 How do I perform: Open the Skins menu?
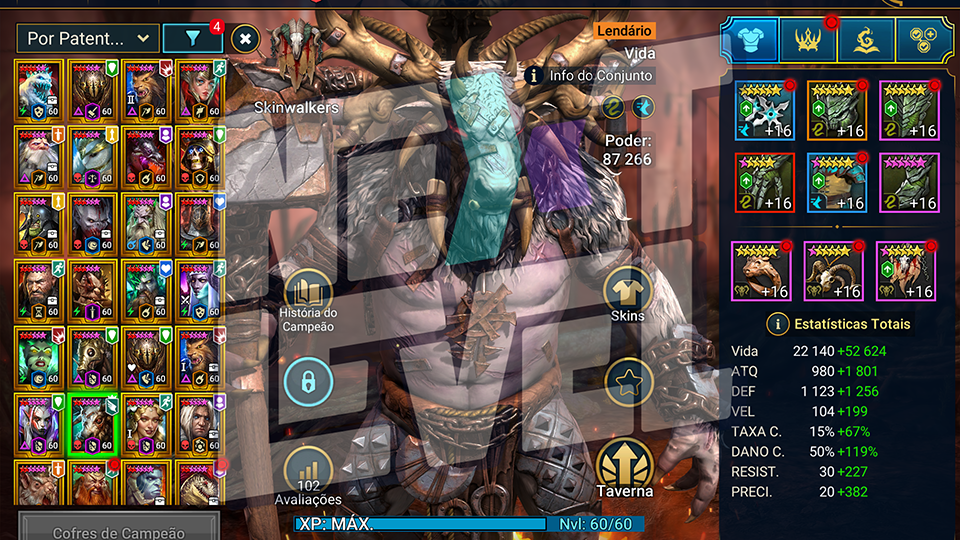click(x=628, y=293)
